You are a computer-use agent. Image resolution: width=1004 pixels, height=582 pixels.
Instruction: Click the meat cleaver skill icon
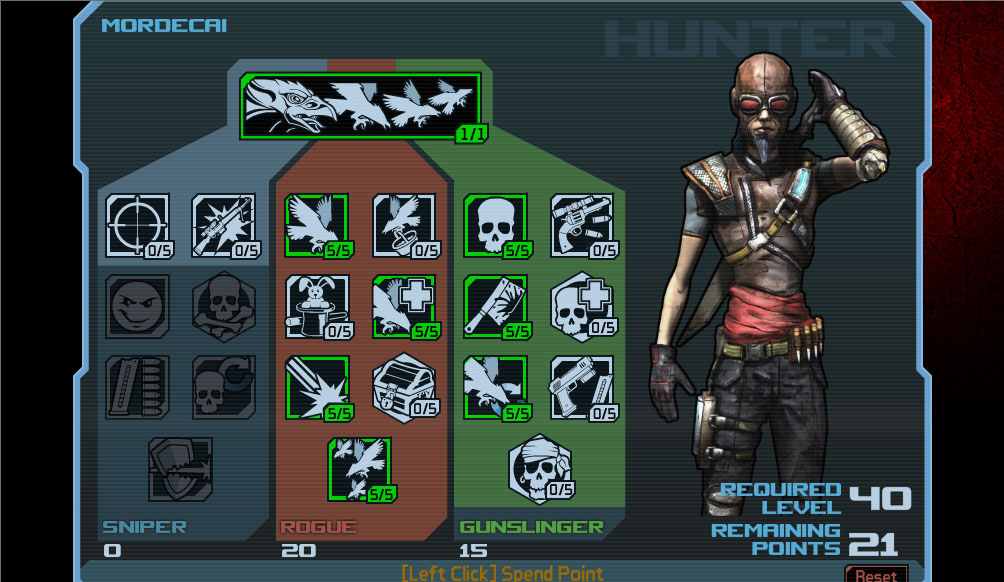(495, 307)
